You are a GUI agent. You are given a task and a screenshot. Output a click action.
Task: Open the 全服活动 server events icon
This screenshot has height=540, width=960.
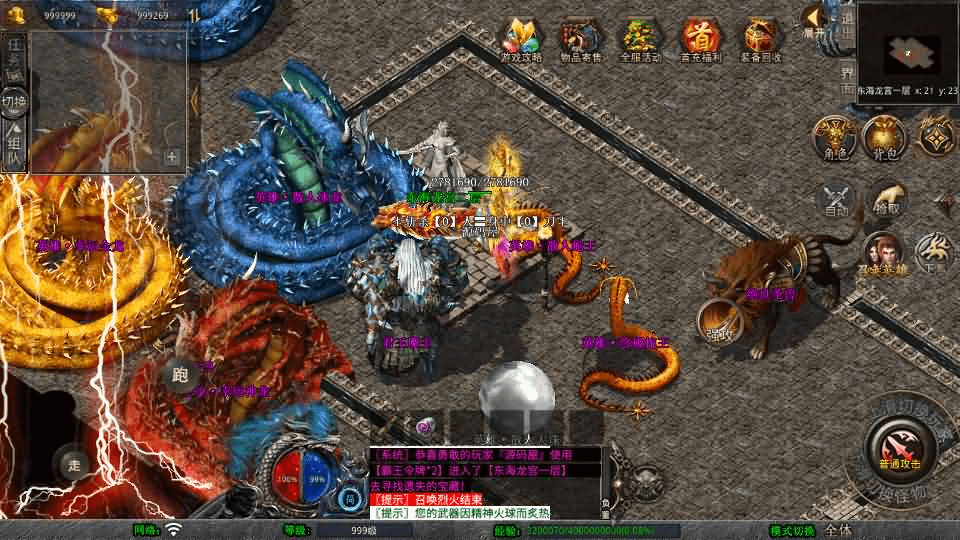click(641, 38)
